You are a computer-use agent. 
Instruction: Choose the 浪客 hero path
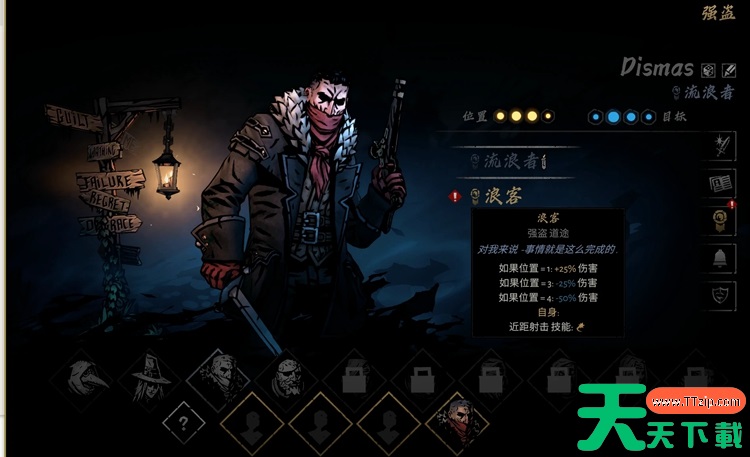(x=503, y=197)
